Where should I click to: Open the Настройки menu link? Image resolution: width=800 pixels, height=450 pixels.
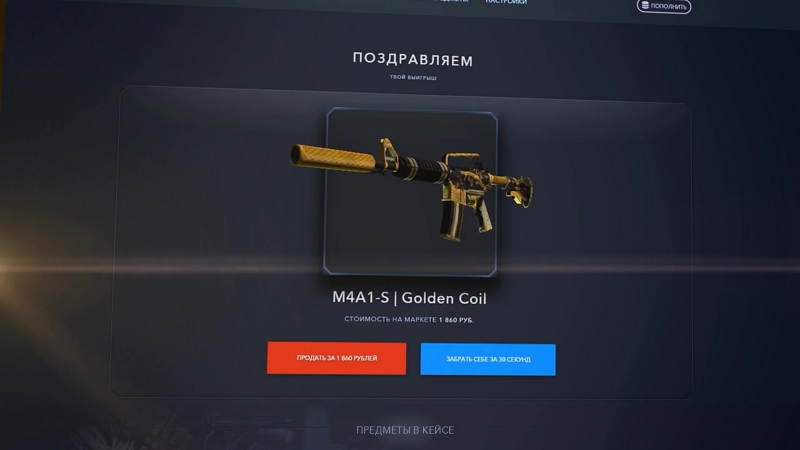[x=506, y=3]
